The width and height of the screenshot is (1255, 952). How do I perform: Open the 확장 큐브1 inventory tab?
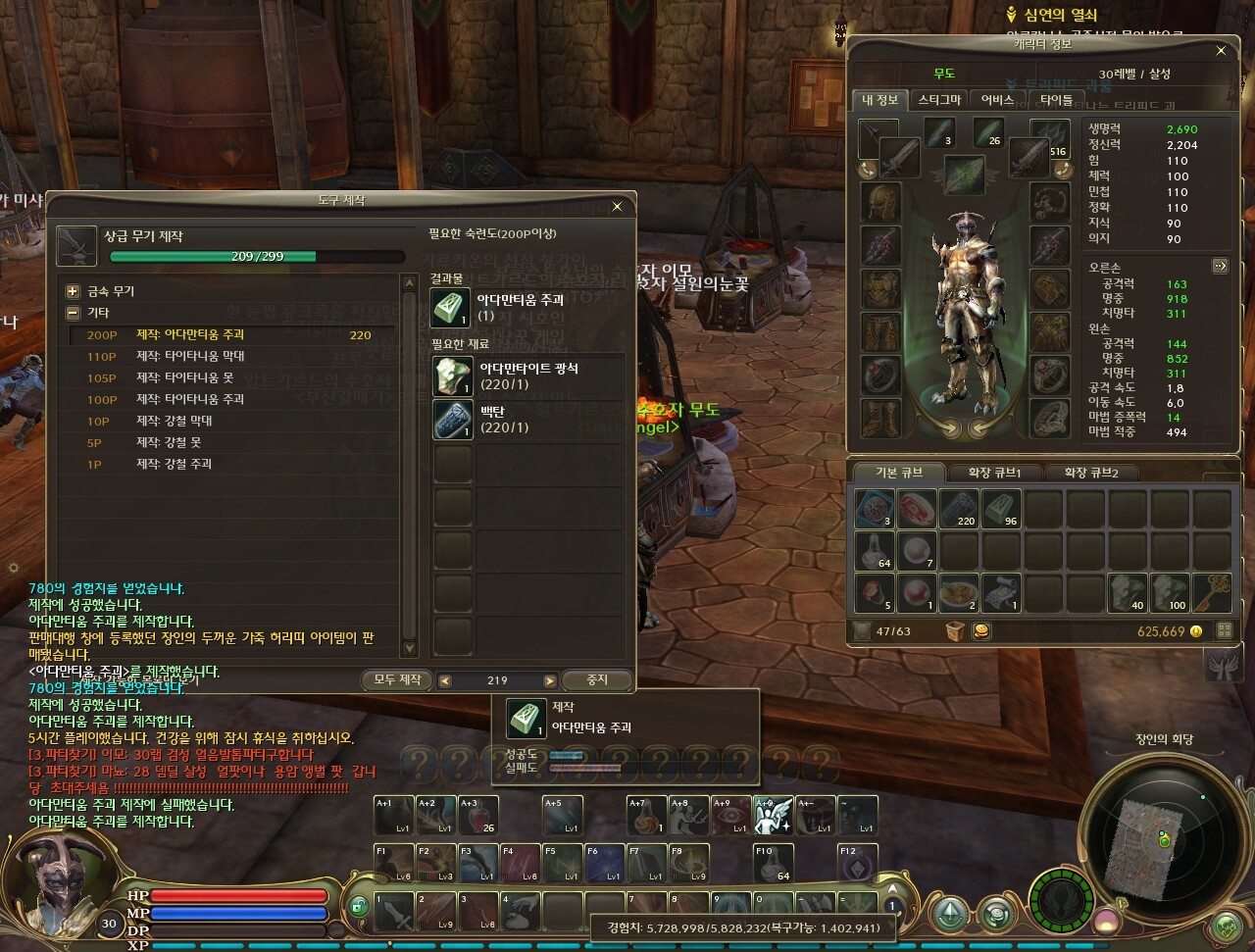[x=994, y=473]
